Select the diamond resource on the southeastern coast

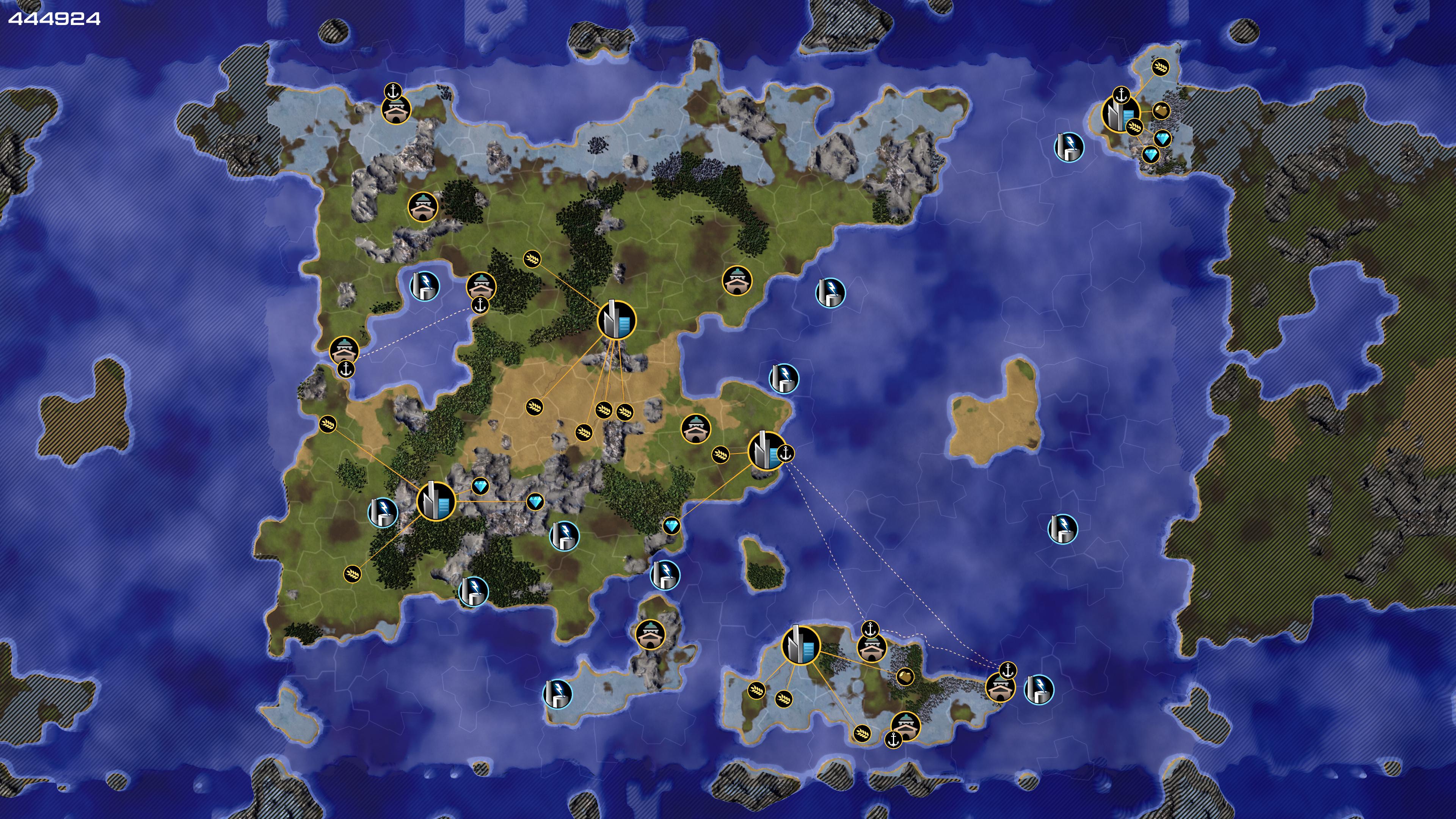(671, 526)
